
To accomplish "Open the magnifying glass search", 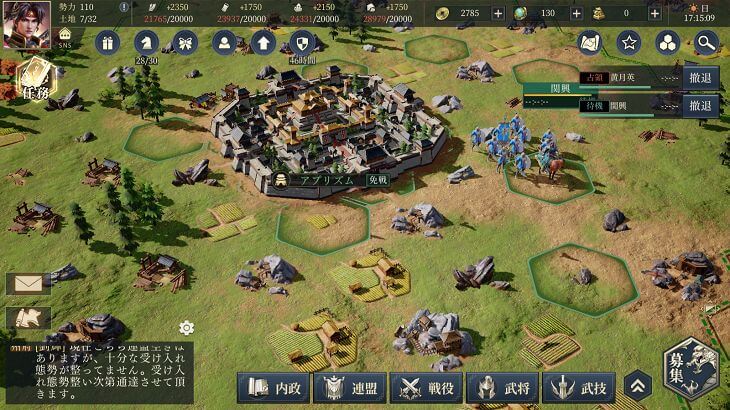I will 706,42.
